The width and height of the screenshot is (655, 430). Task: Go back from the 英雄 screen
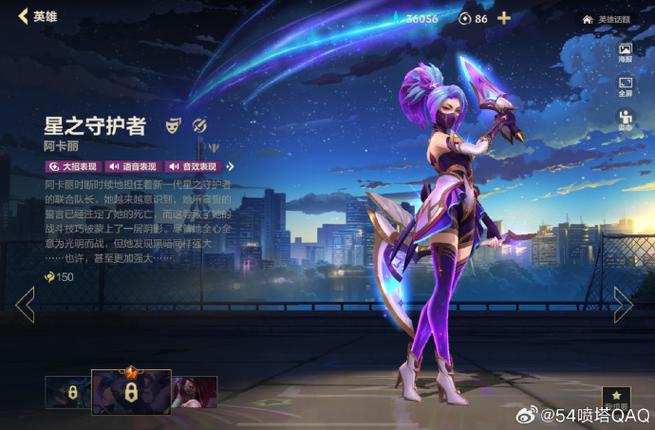pos(23,17)
